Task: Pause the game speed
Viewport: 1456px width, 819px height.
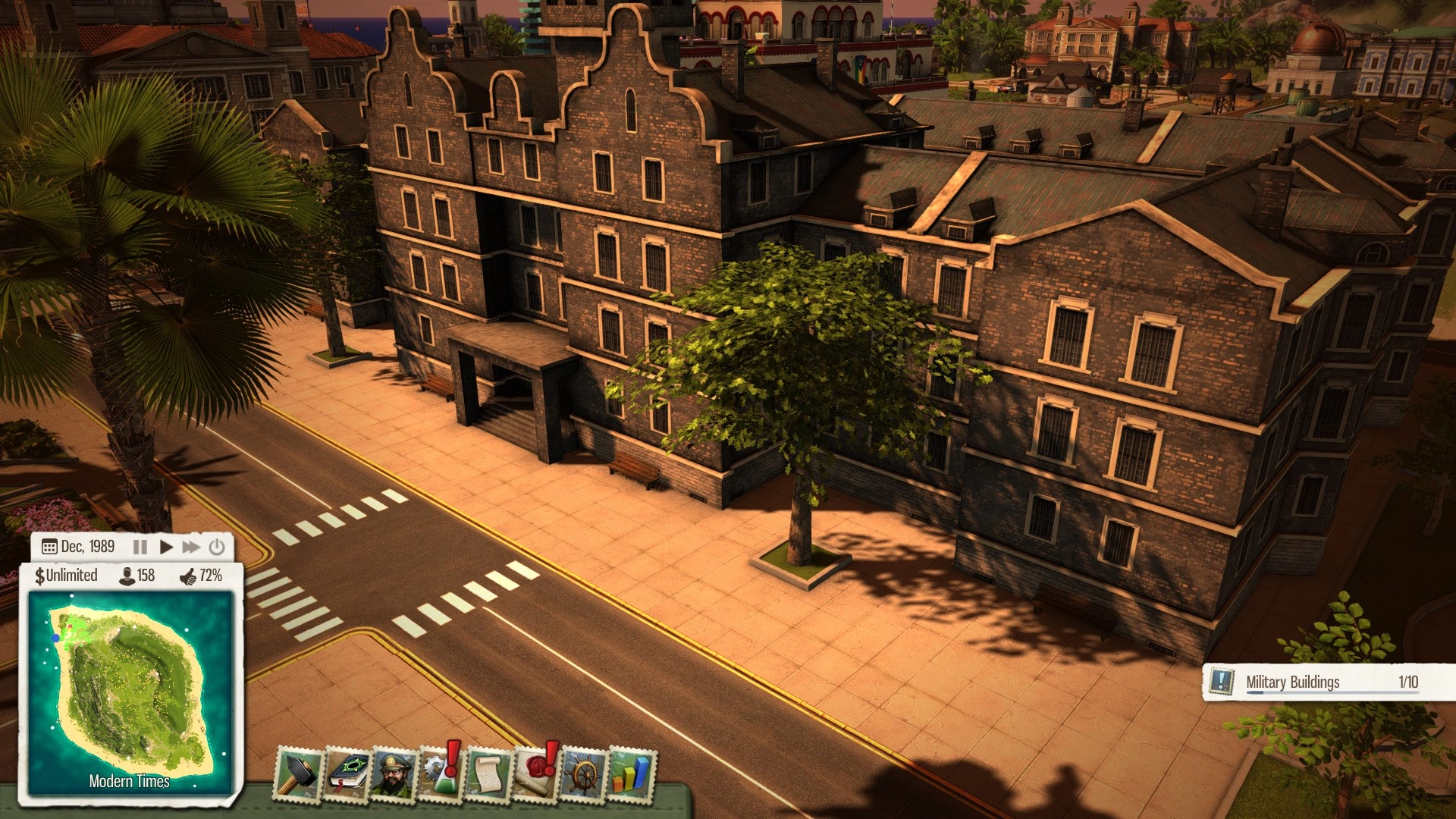Action: pyautogui.click(x=140, y=547)
